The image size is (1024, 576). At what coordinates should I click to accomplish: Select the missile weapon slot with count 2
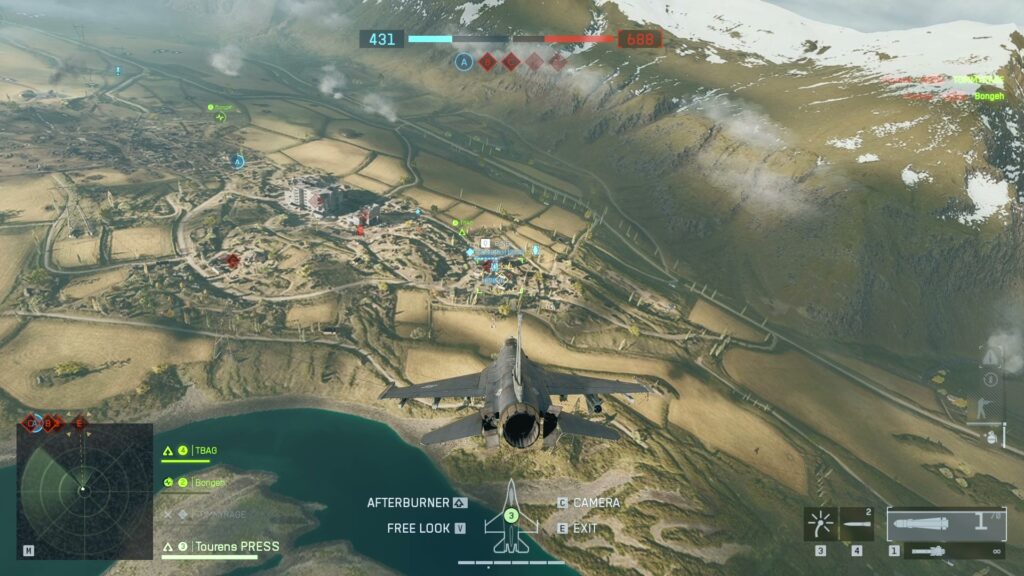[x=857, y=523]
